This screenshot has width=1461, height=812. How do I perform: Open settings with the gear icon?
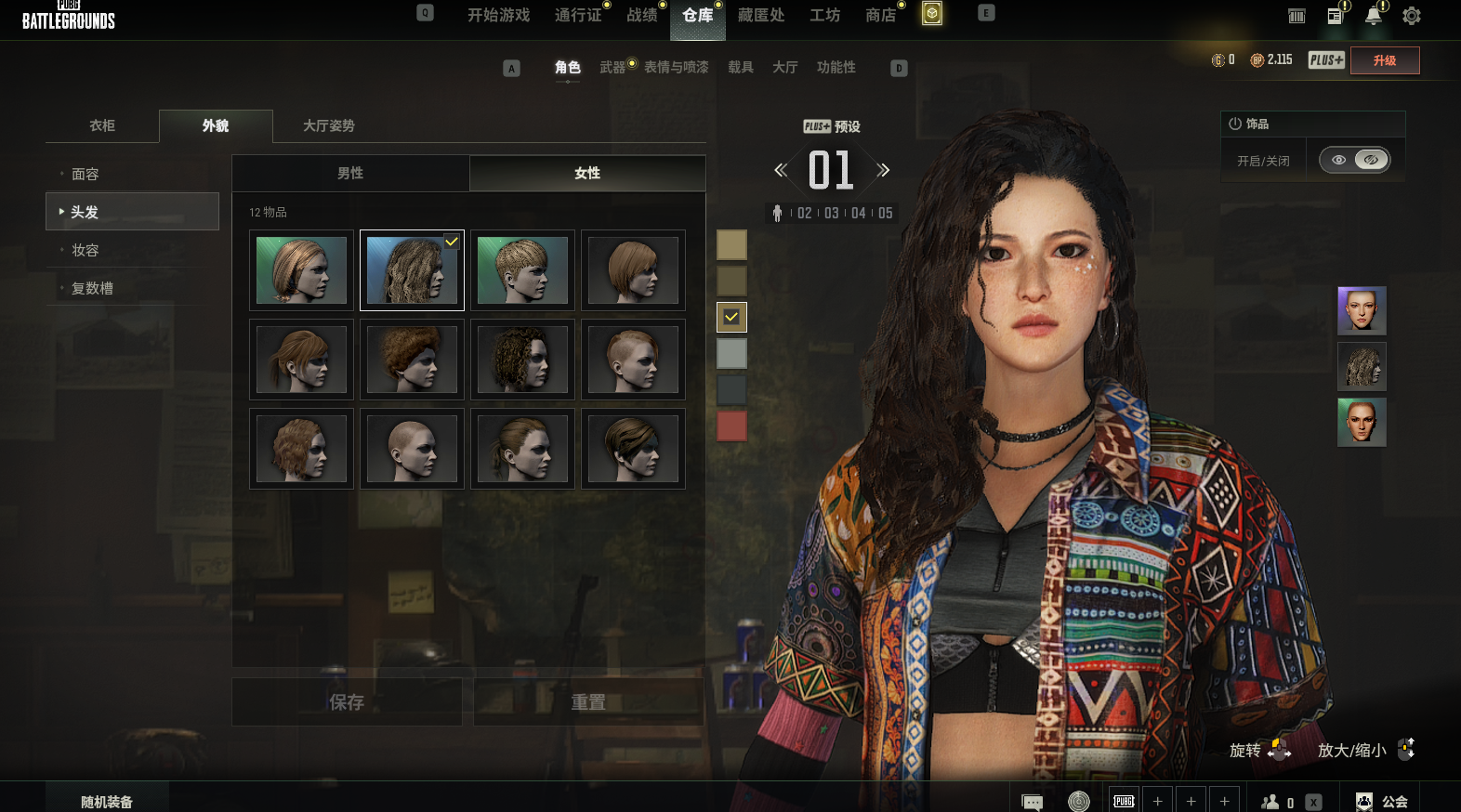(x=1411, y=16)
